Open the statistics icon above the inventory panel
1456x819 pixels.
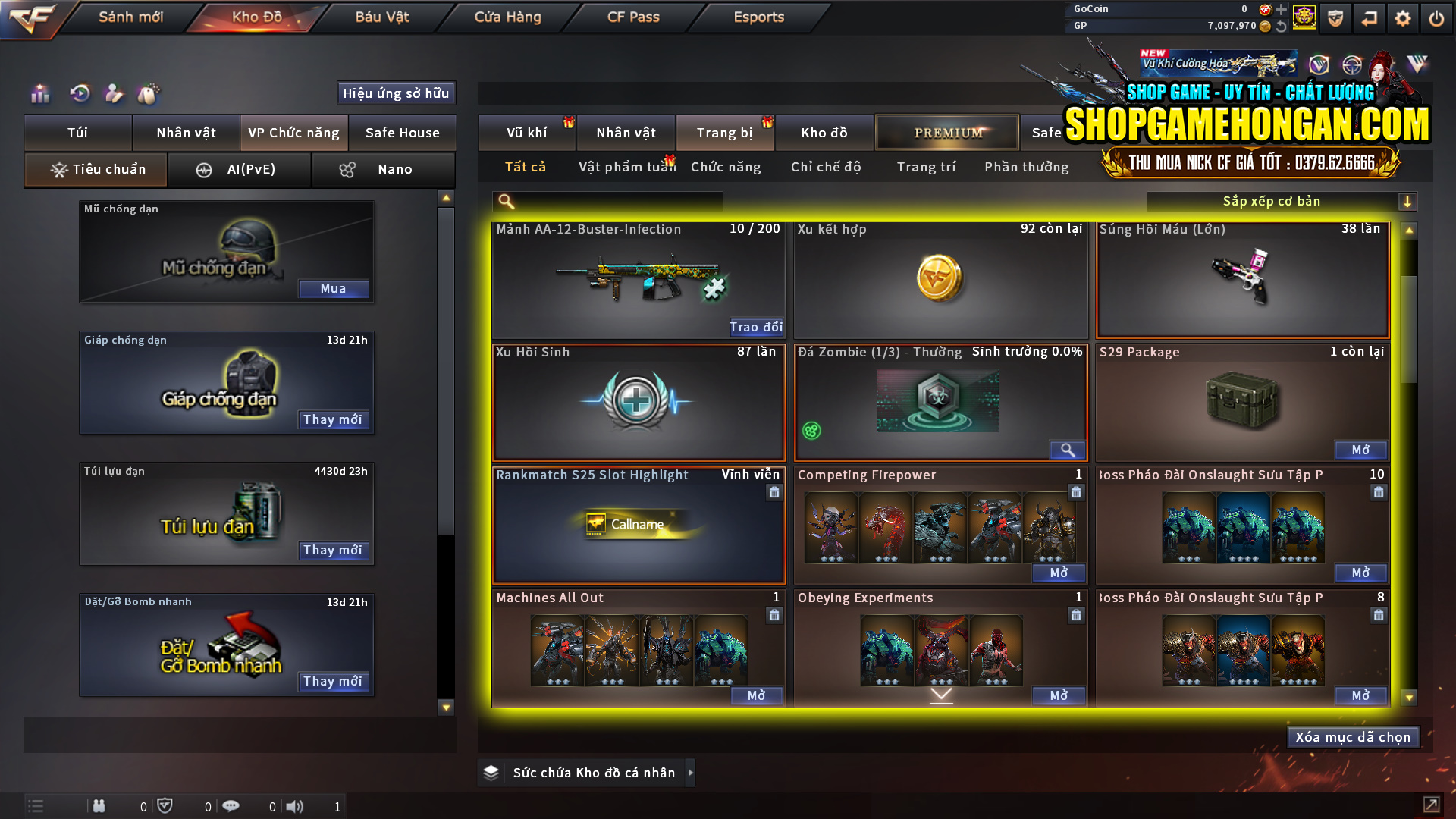[x=39, y=93]
